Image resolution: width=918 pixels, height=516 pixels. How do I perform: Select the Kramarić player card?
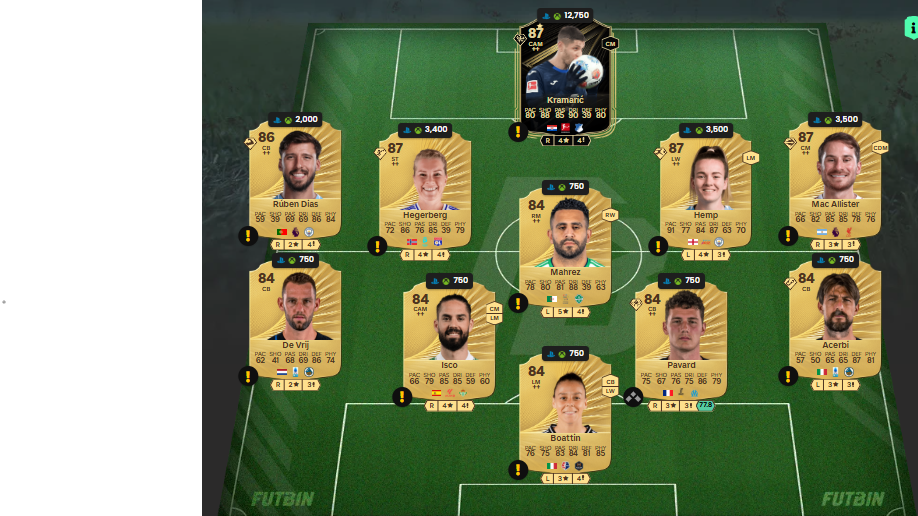pyautogui.click(x=566, y=75)
